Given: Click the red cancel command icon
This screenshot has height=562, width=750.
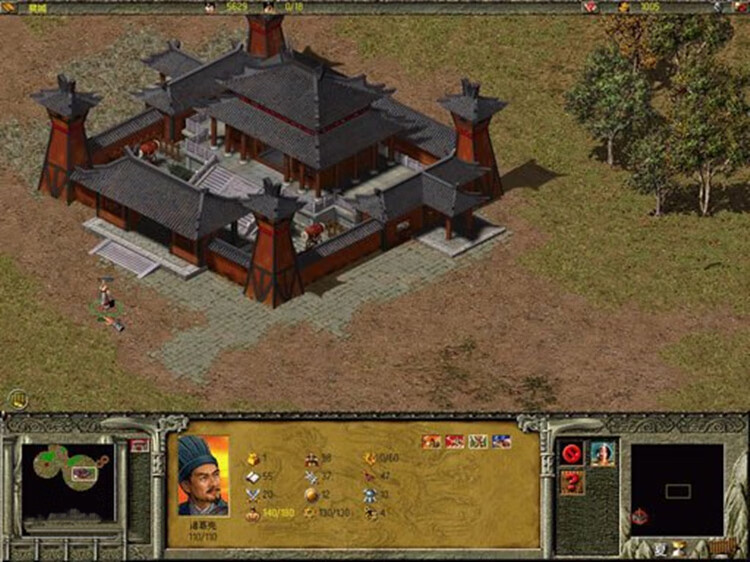Looking at the screenshot, I should 573,454.
